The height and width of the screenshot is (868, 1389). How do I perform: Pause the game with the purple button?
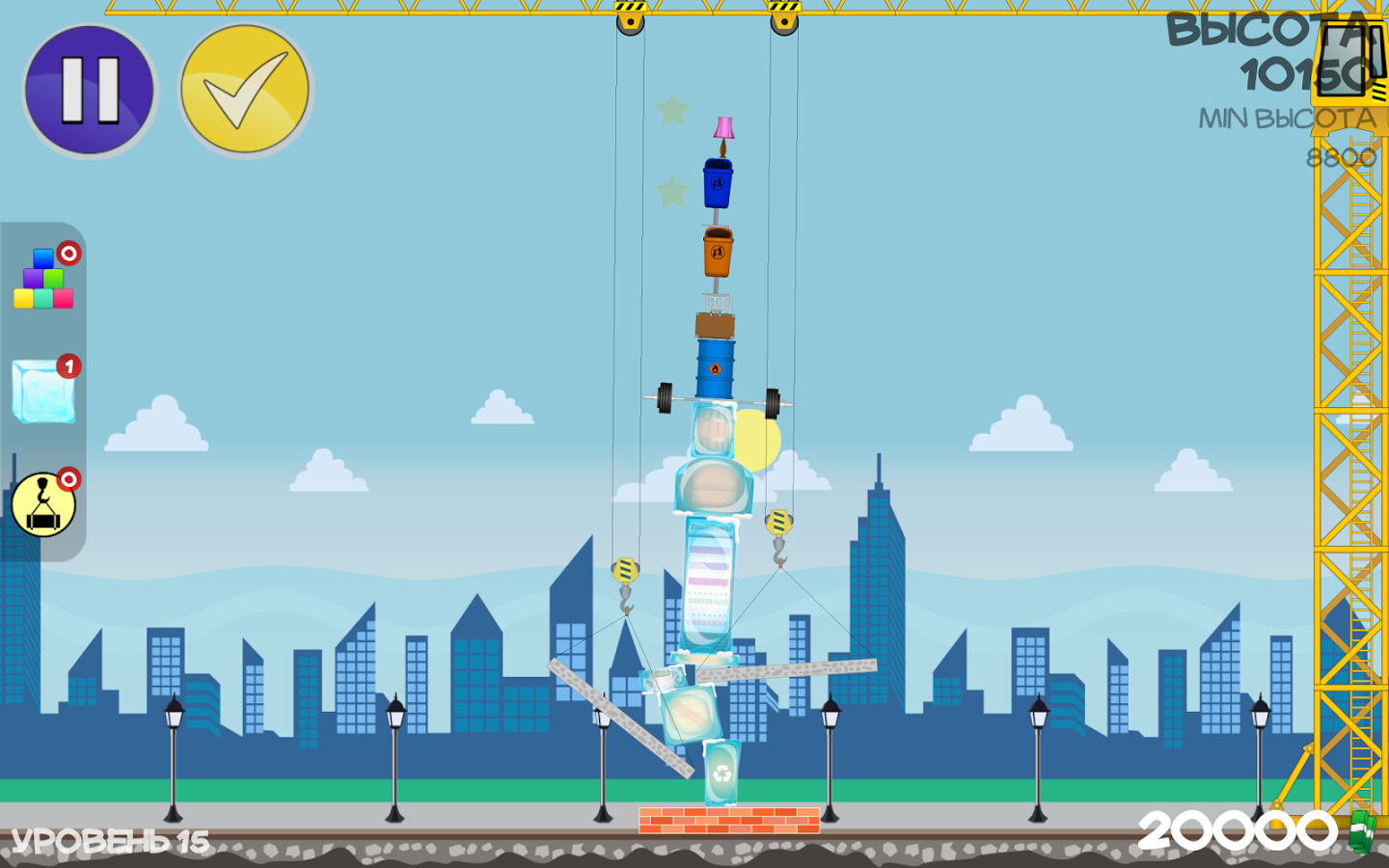click(x=90, y=90)
